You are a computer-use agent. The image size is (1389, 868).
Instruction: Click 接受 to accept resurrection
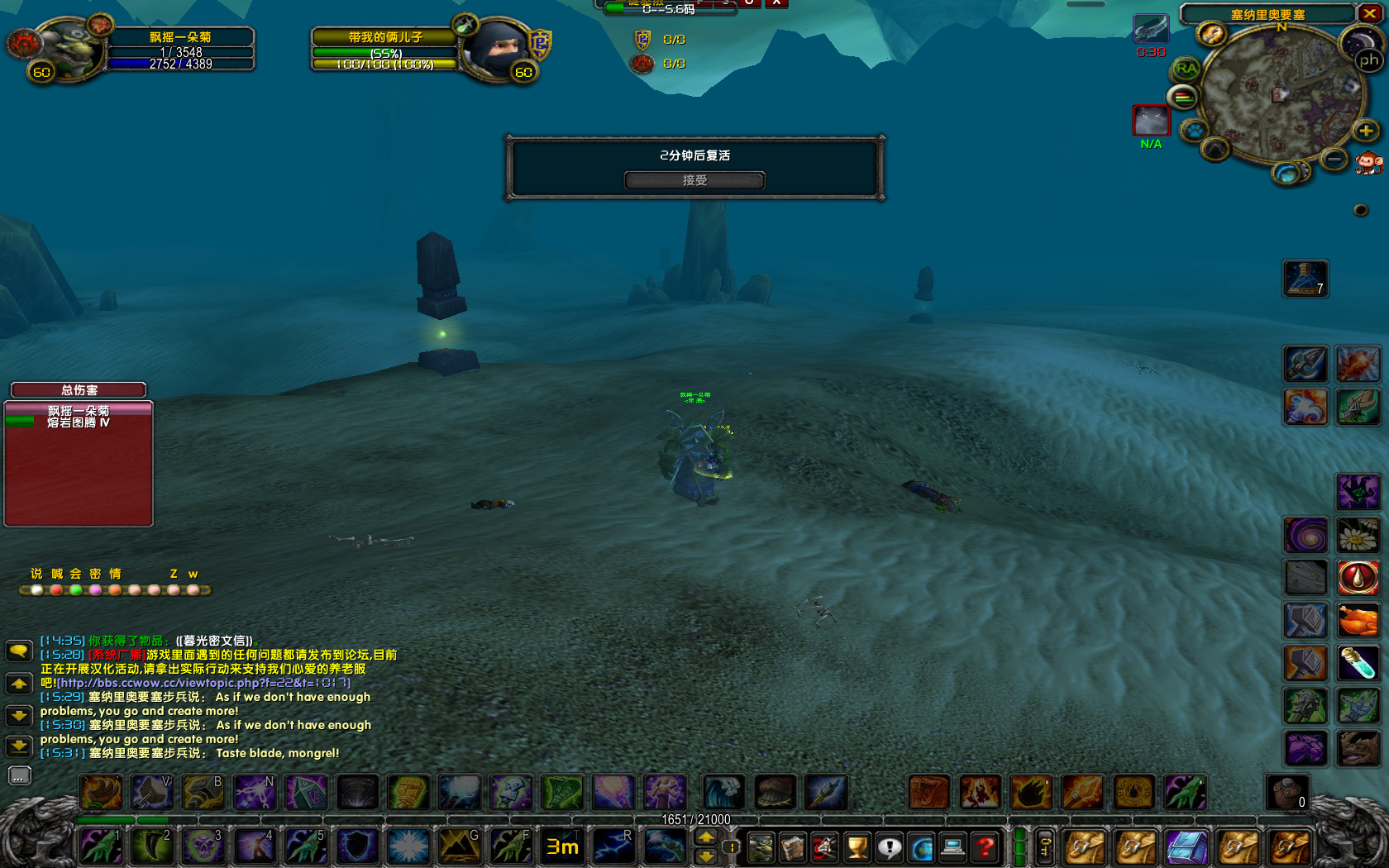[694, 180]
